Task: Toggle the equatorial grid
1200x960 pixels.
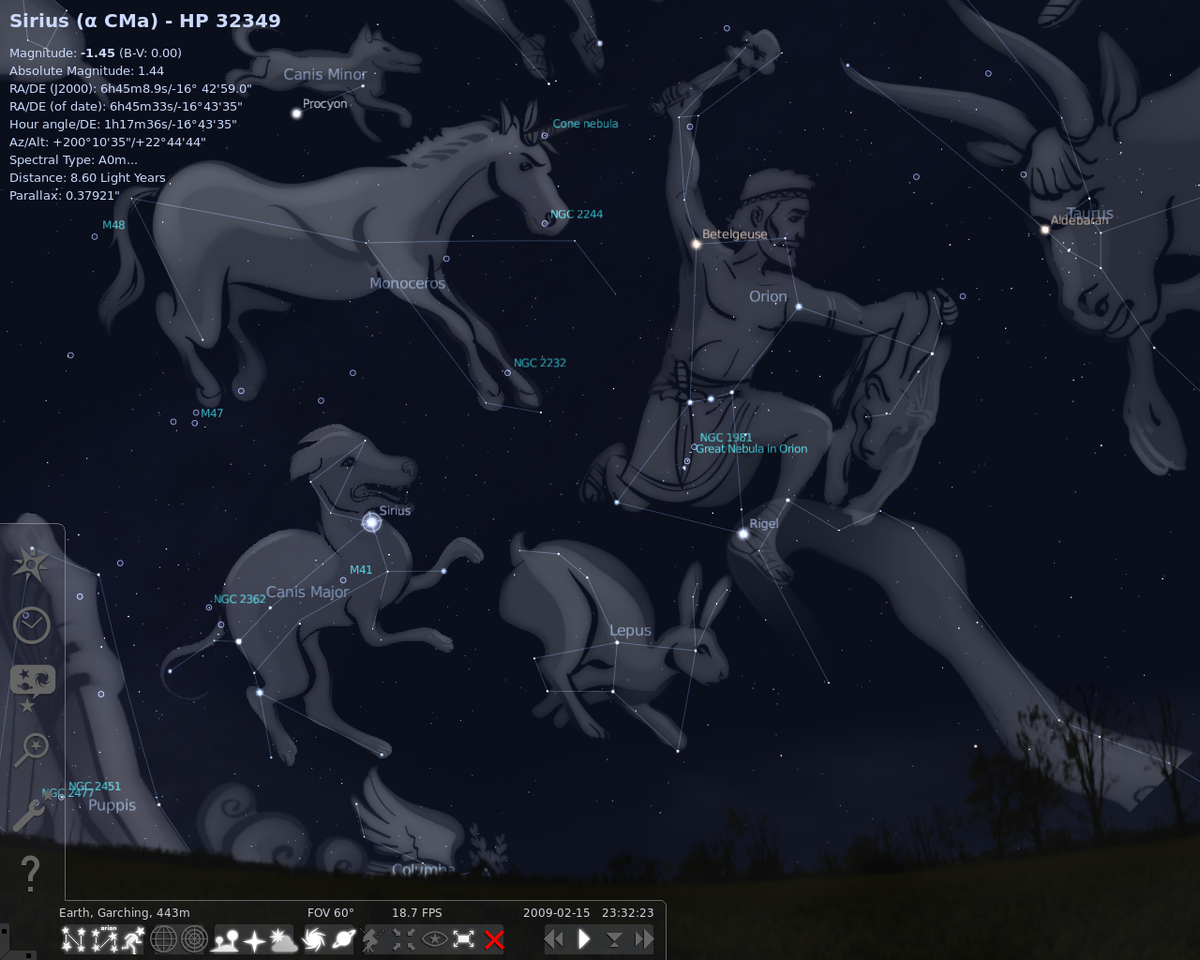Action: (x=164, y=939)
